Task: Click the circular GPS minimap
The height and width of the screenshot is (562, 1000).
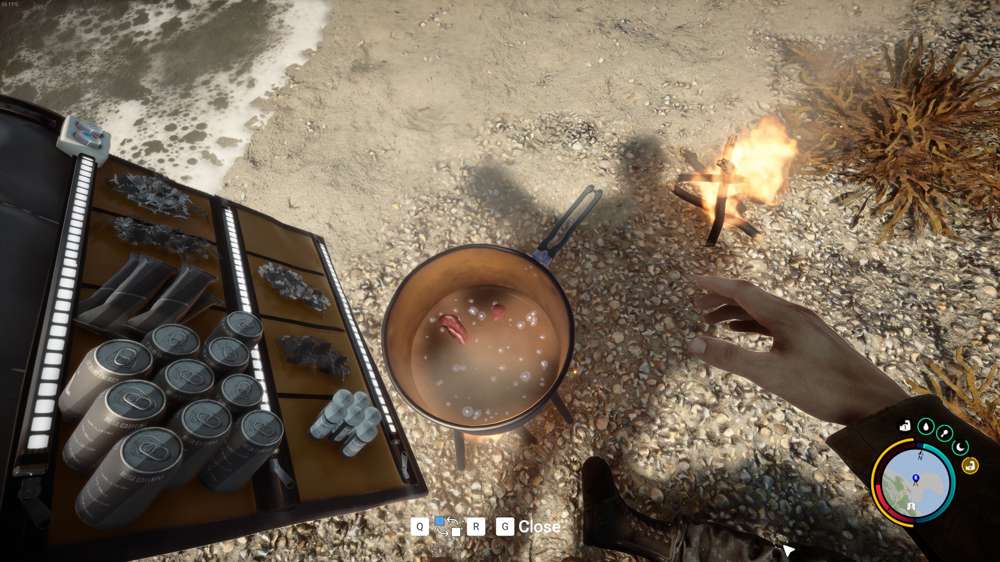Action: (x=913, y=482)
